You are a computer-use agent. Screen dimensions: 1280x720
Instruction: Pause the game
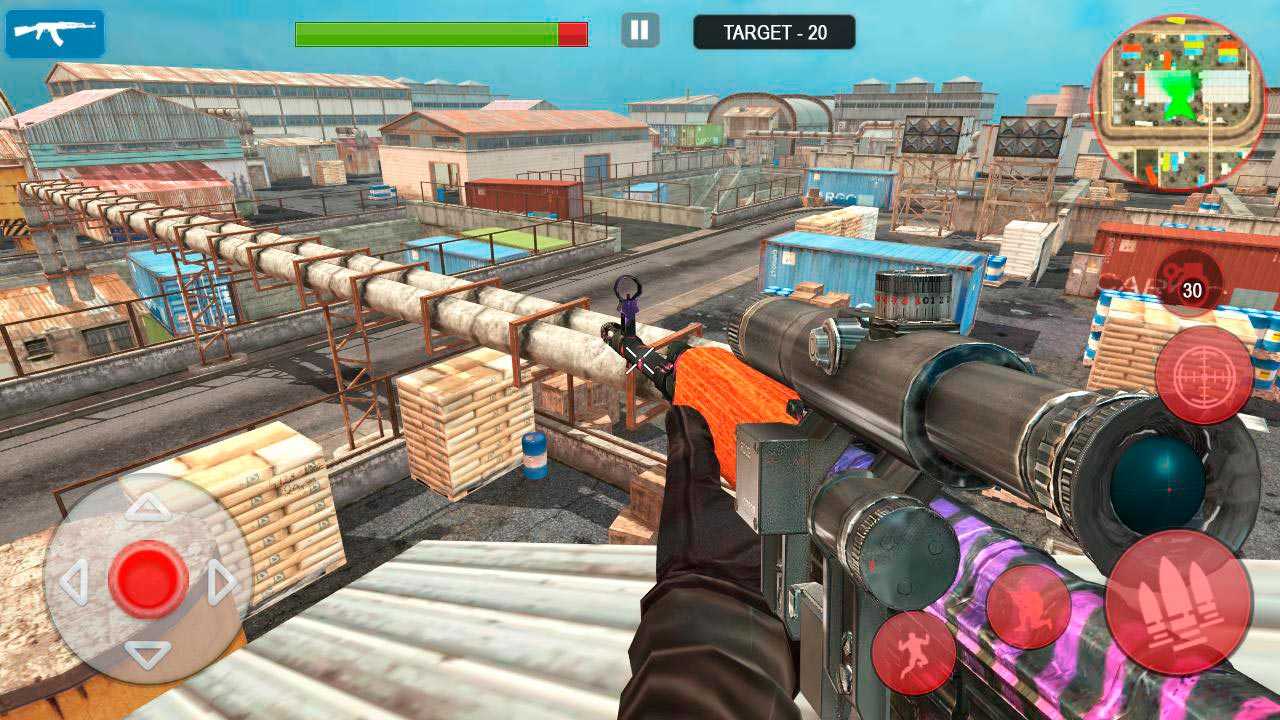640,30
